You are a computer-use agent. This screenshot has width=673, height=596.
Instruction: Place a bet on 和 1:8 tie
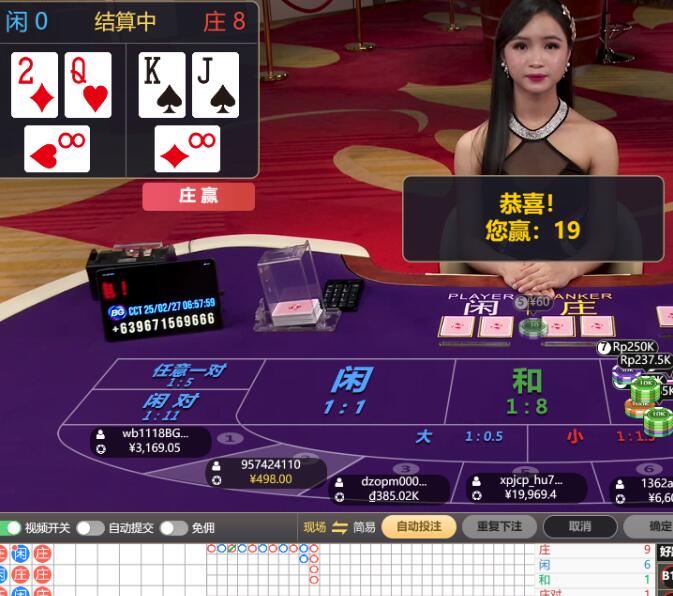tap(527, 390)
